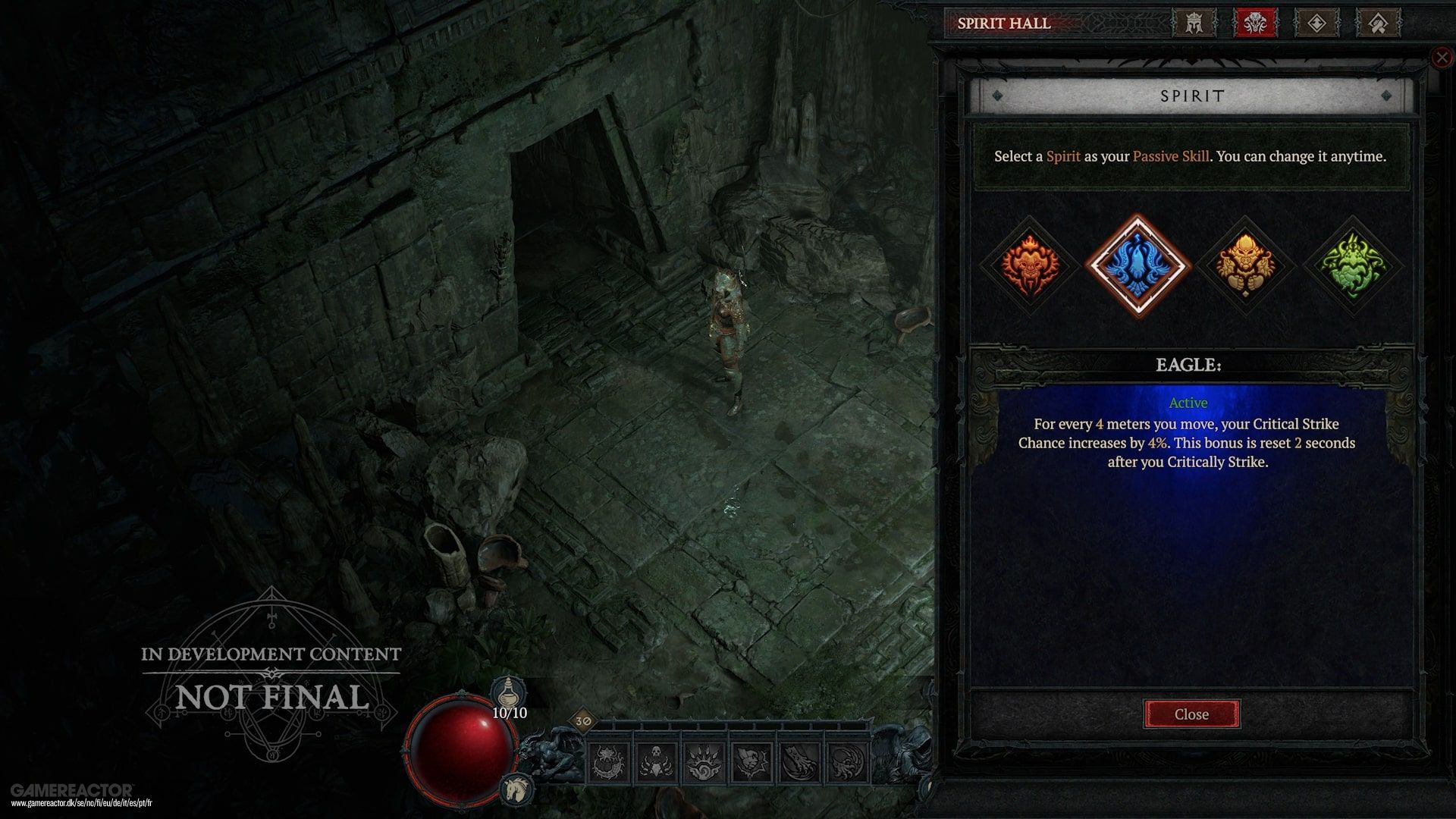The width and height of the screenshot is (1456, 819).
Task: Open the rightmost fist emblem tab
Action: 1380,23
